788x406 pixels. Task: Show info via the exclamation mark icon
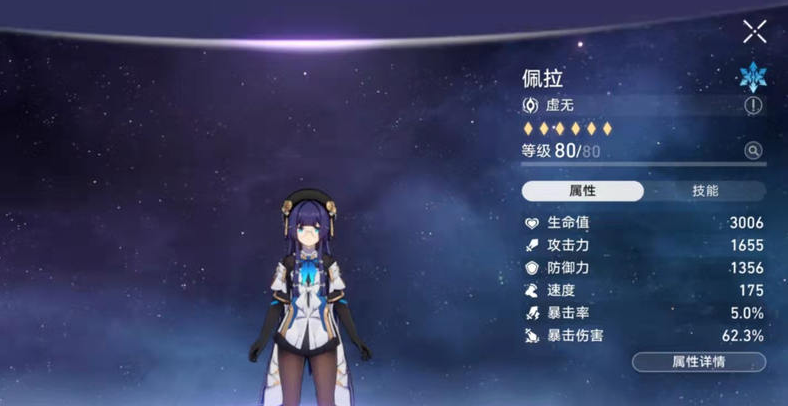[x=753, y=105]
